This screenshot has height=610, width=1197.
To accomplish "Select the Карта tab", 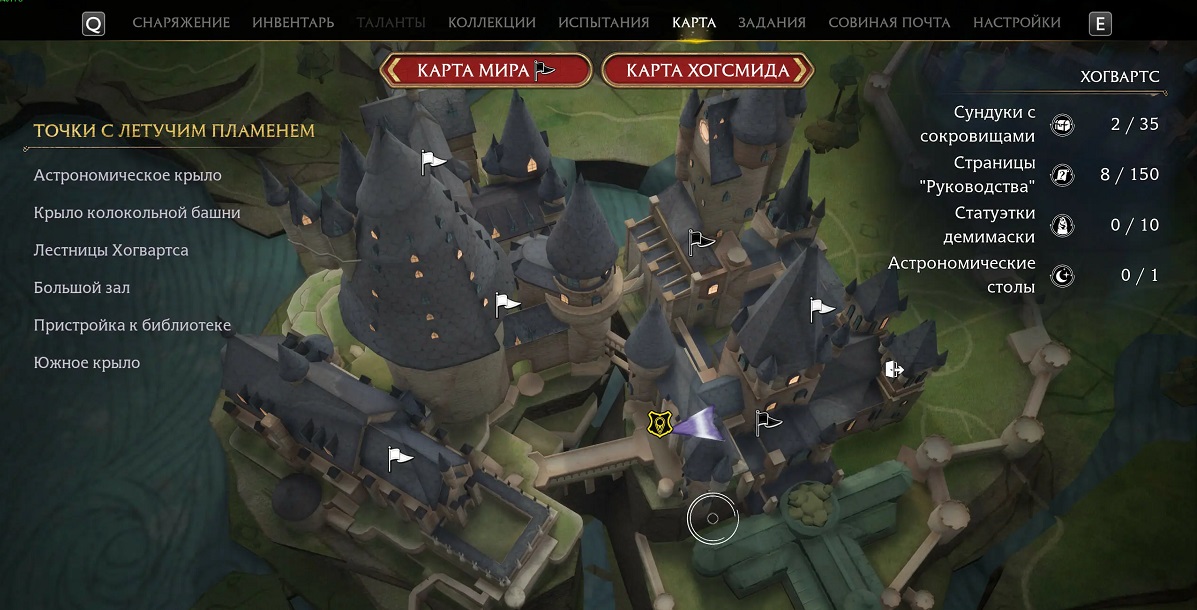I will (694, 22).
